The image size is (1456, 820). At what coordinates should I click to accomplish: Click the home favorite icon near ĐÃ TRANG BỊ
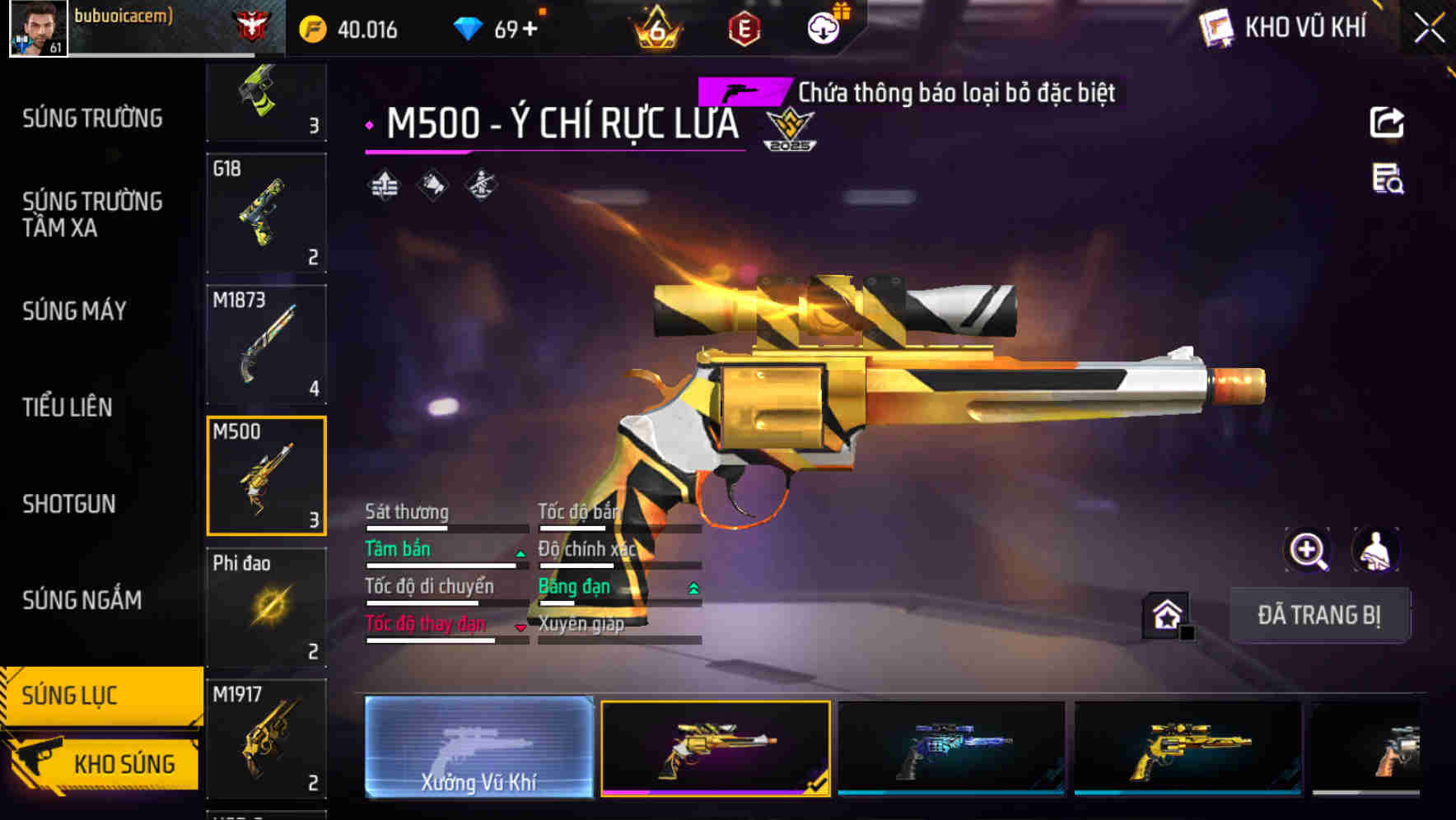1166,615
